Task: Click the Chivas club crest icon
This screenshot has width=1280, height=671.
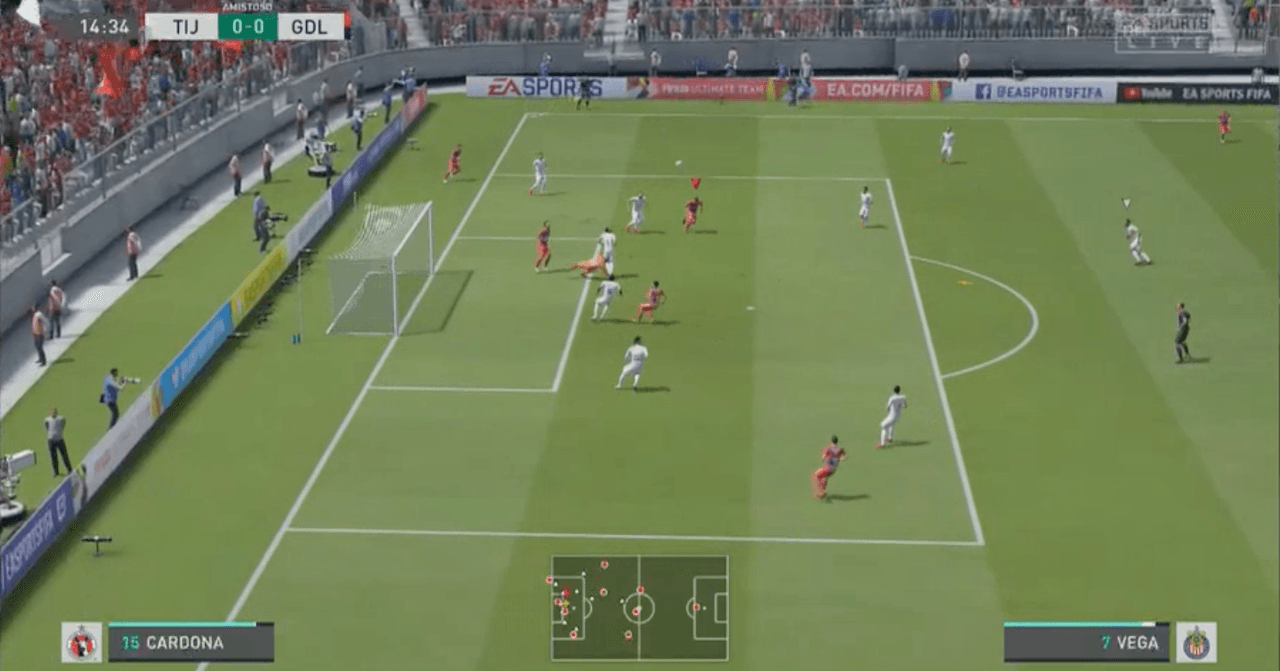Action: [1196, 643]
